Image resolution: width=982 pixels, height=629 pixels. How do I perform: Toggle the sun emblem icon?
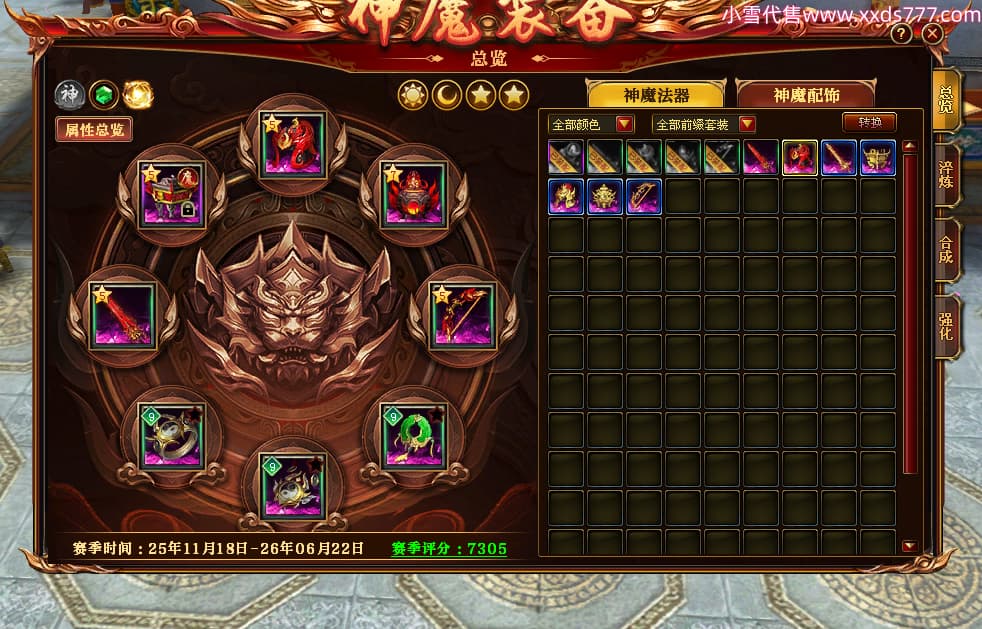click(412, 95)
